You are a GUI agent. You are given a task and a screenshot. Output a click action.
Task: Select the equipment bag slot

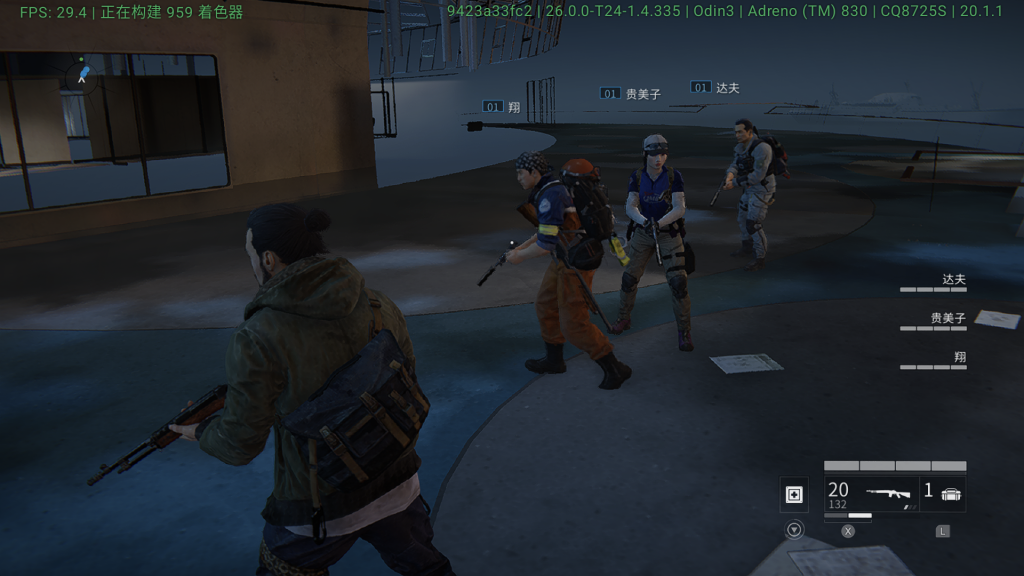943,494
